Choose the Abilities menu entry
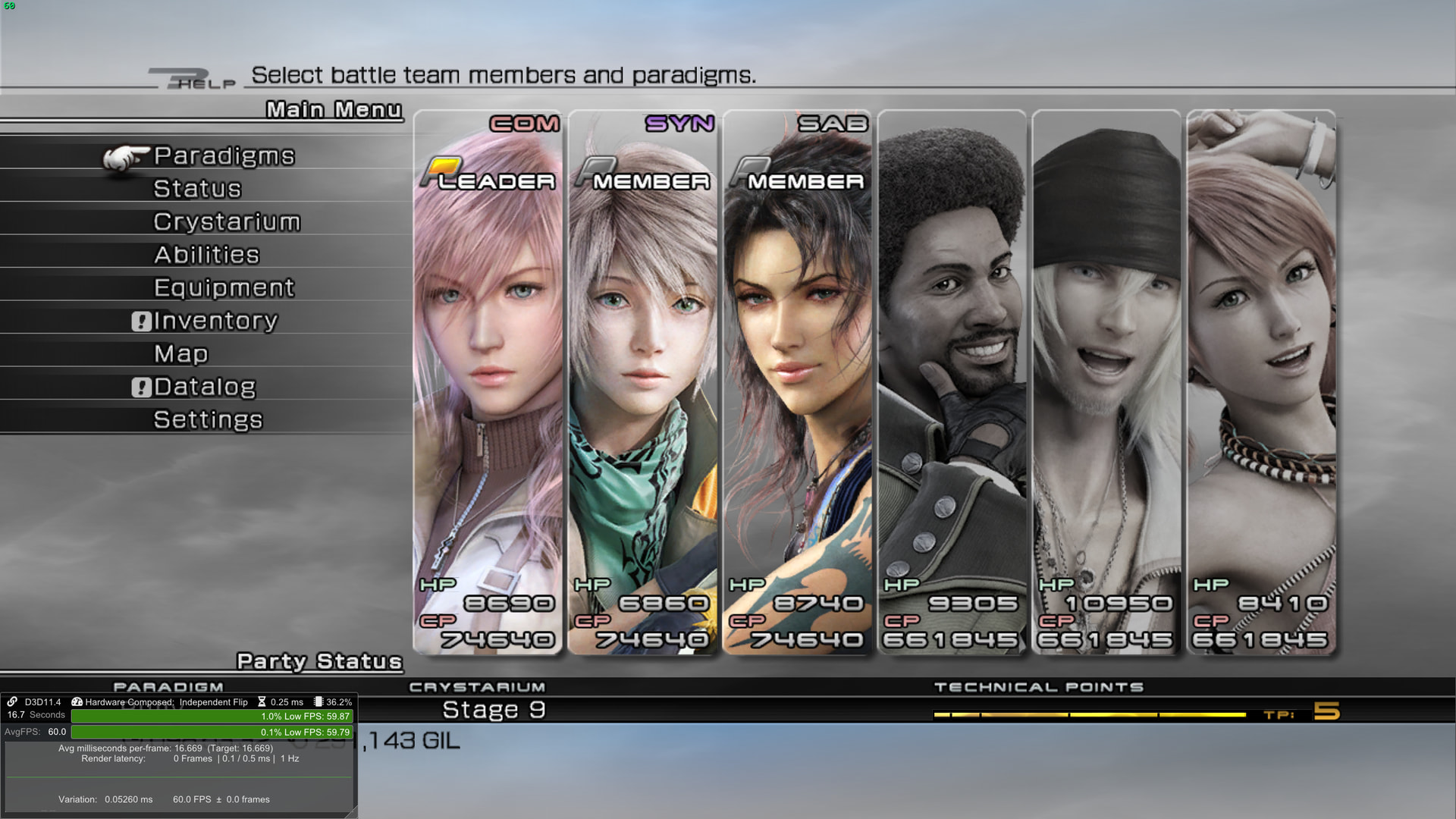Screen dimensions: 1456x819 [206, 255]
